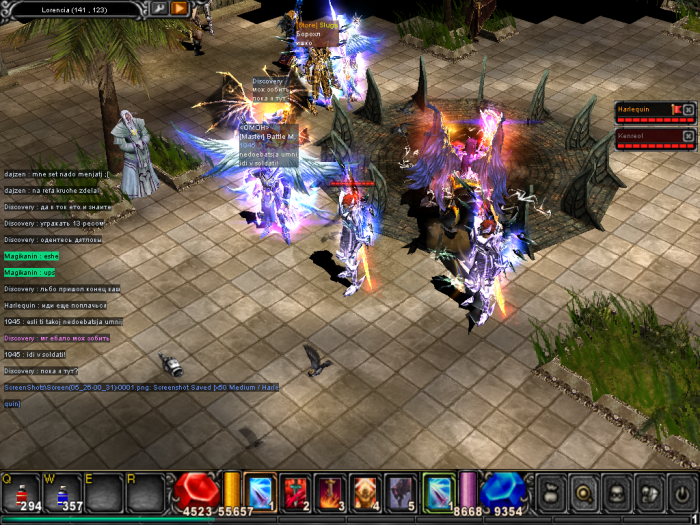700x525 pixels.
Task: Open the pouch icon menu button
Action: (551, 493)
